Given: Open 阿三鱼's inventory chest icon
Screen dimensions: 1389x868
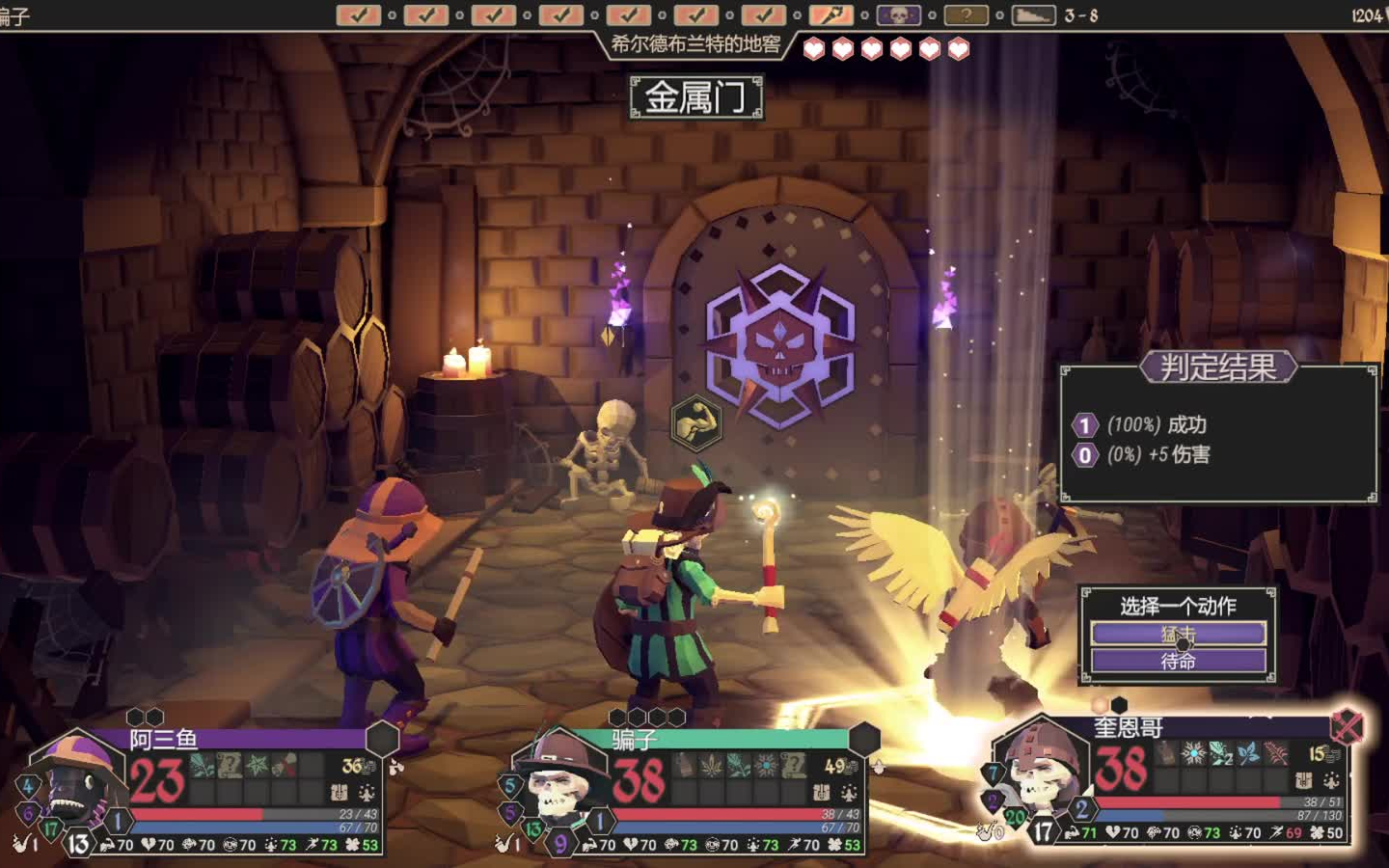Looking at the screenshot, I should (340, 793).
